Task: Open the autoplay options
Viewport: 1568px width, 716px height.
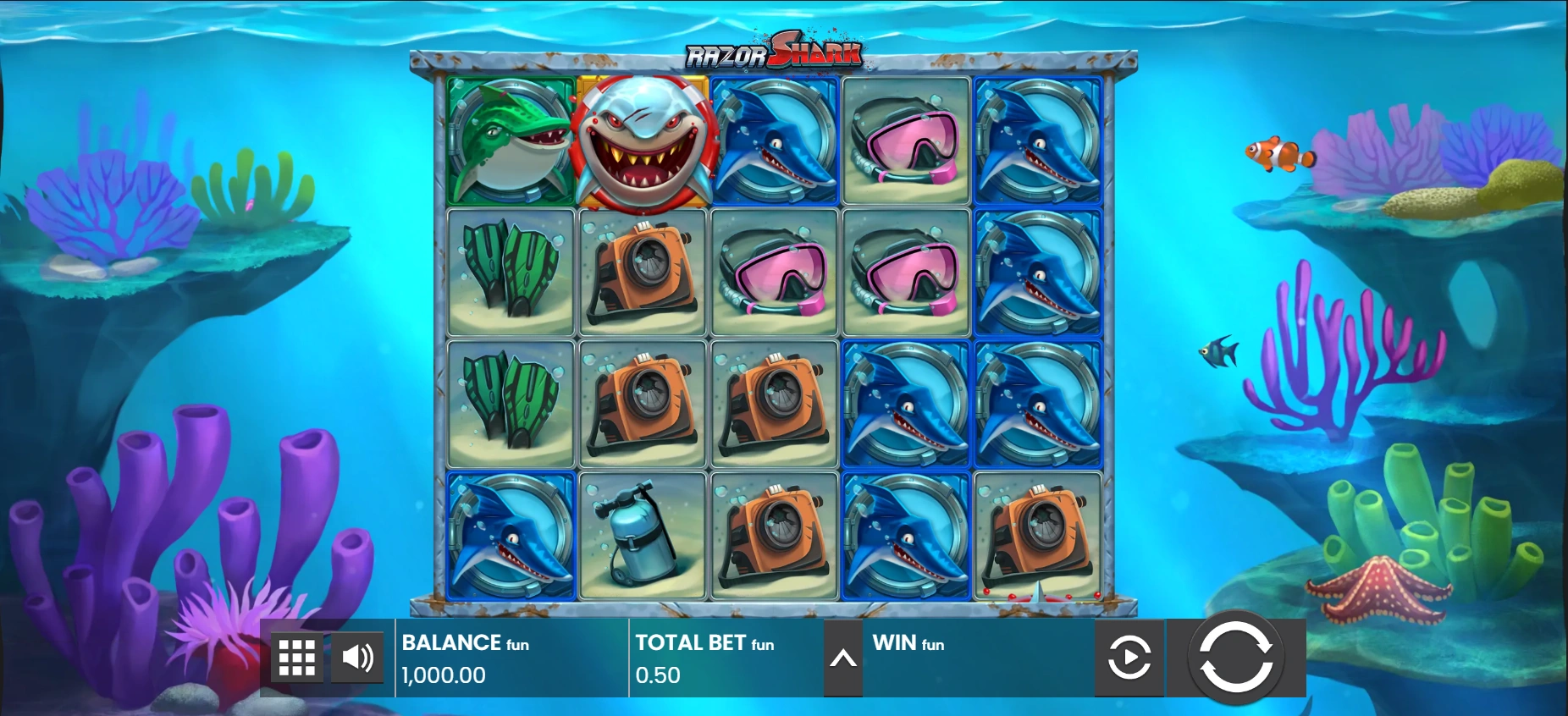Action: coord(1129,658)
